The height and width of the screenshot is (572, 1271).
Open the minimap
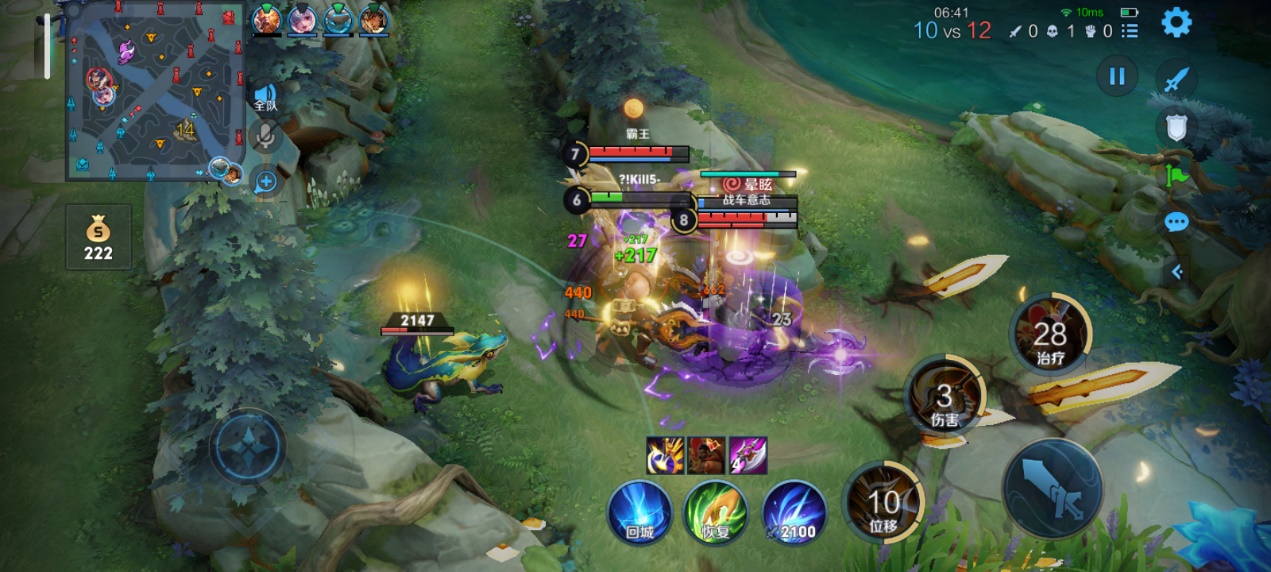[155, 93]
